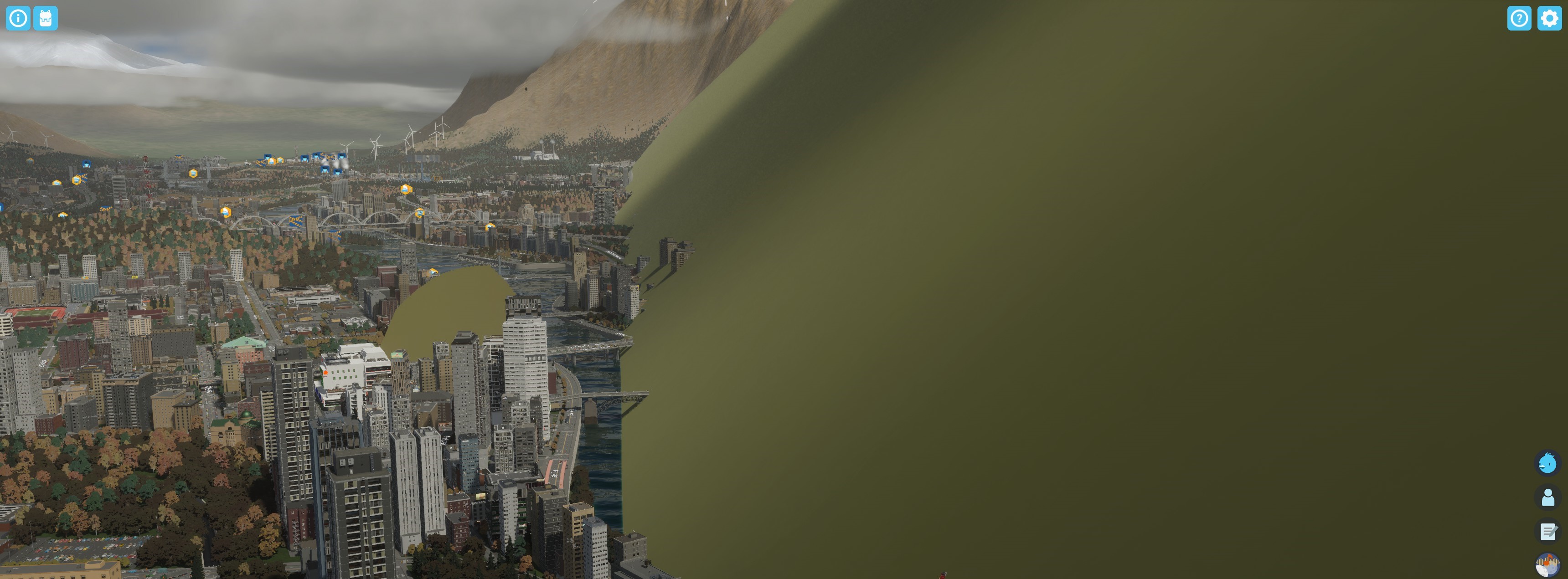Open the city information panel
This screenshot has width=1568, height=579.
(17, 18)
